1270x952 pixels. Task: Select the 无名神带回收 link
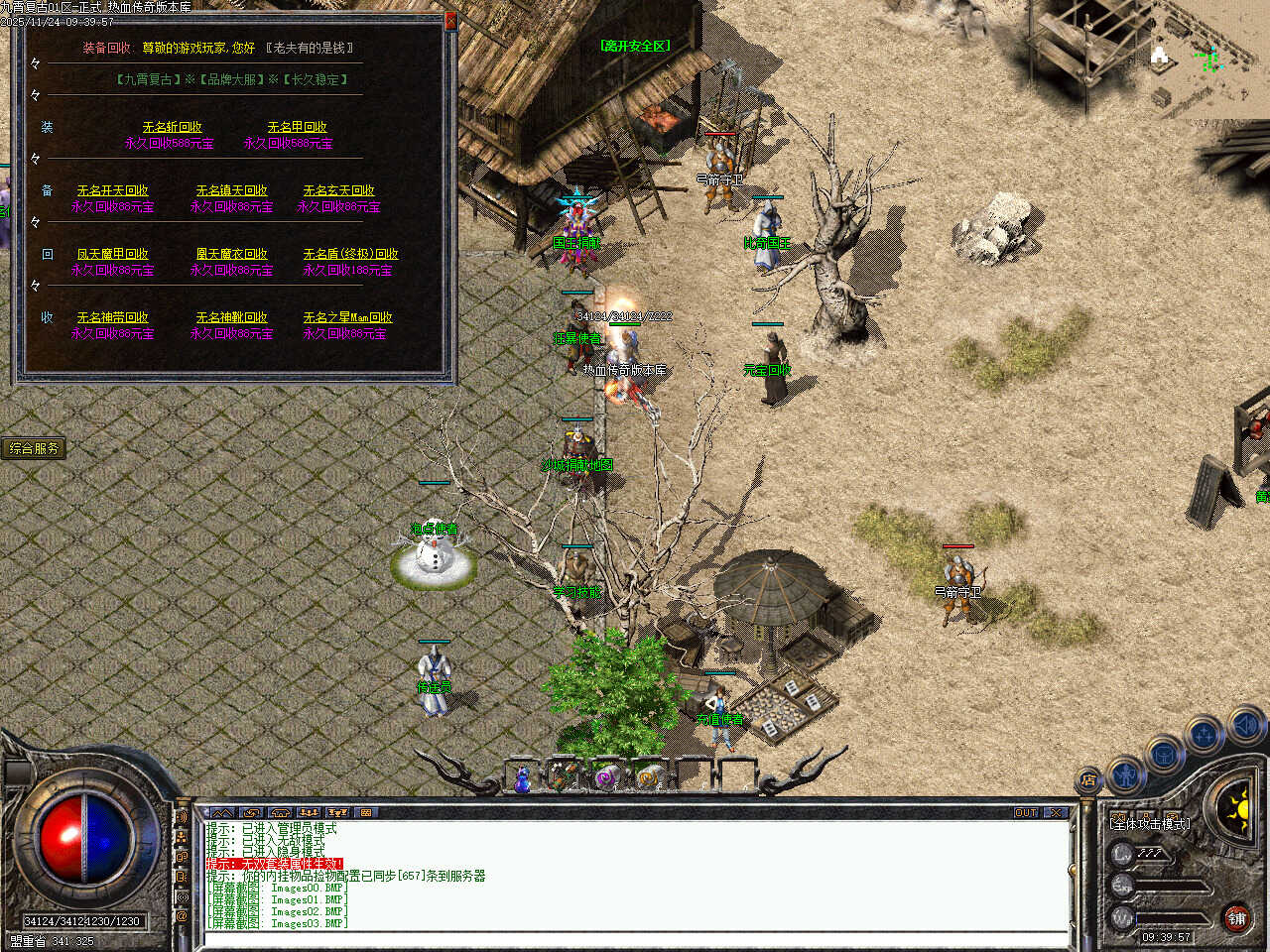pyautogui.click(x=112, y=317)
